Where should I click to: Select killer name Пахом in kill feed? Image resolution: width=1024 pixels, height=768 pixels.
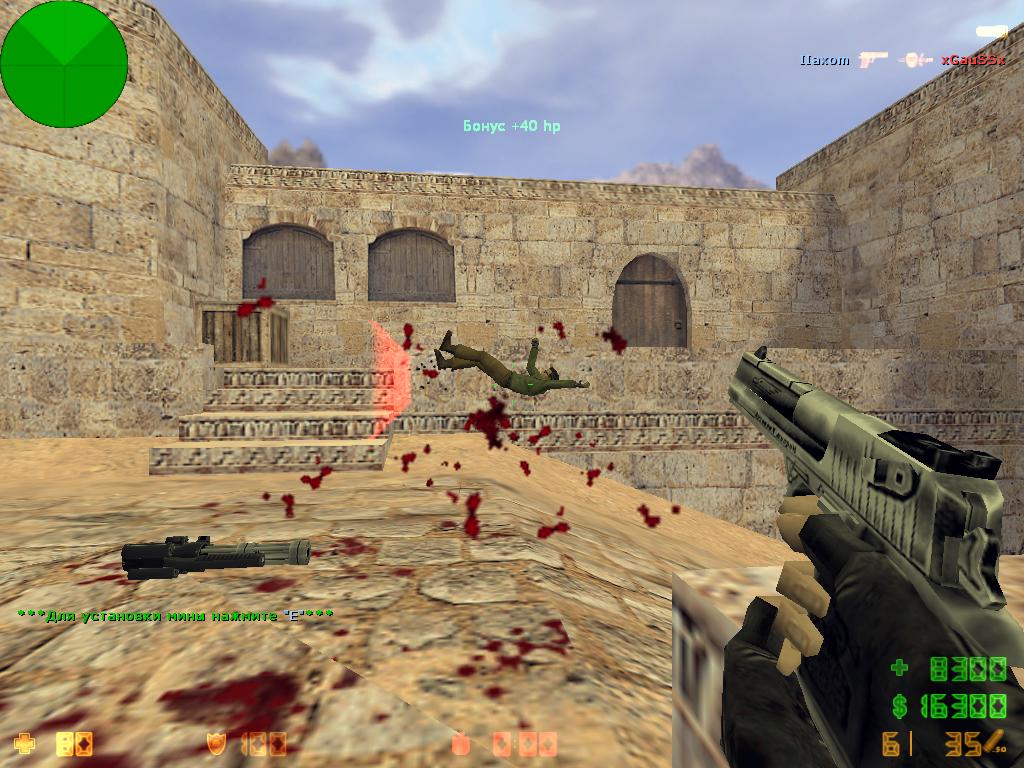click(x=824, y=60)
